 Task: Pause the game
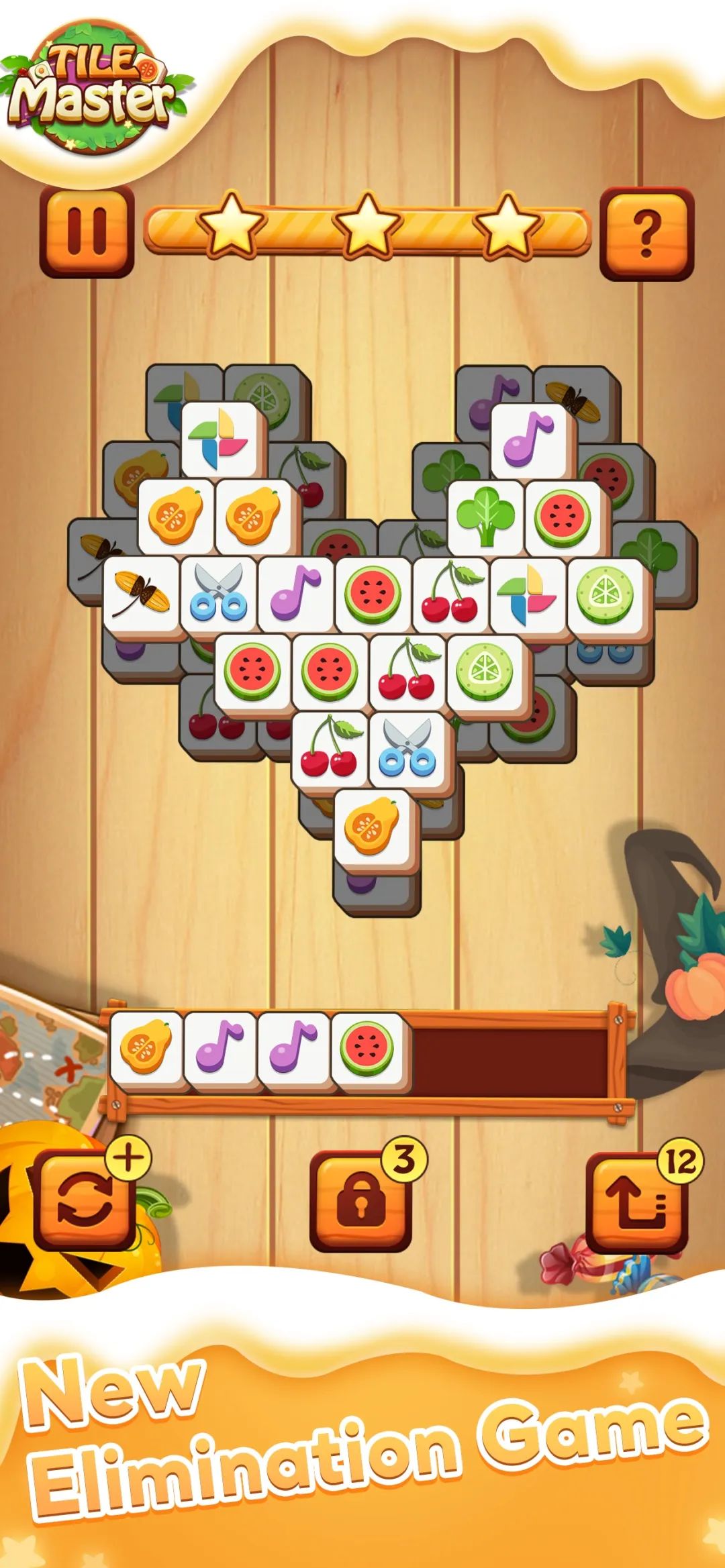87,231
